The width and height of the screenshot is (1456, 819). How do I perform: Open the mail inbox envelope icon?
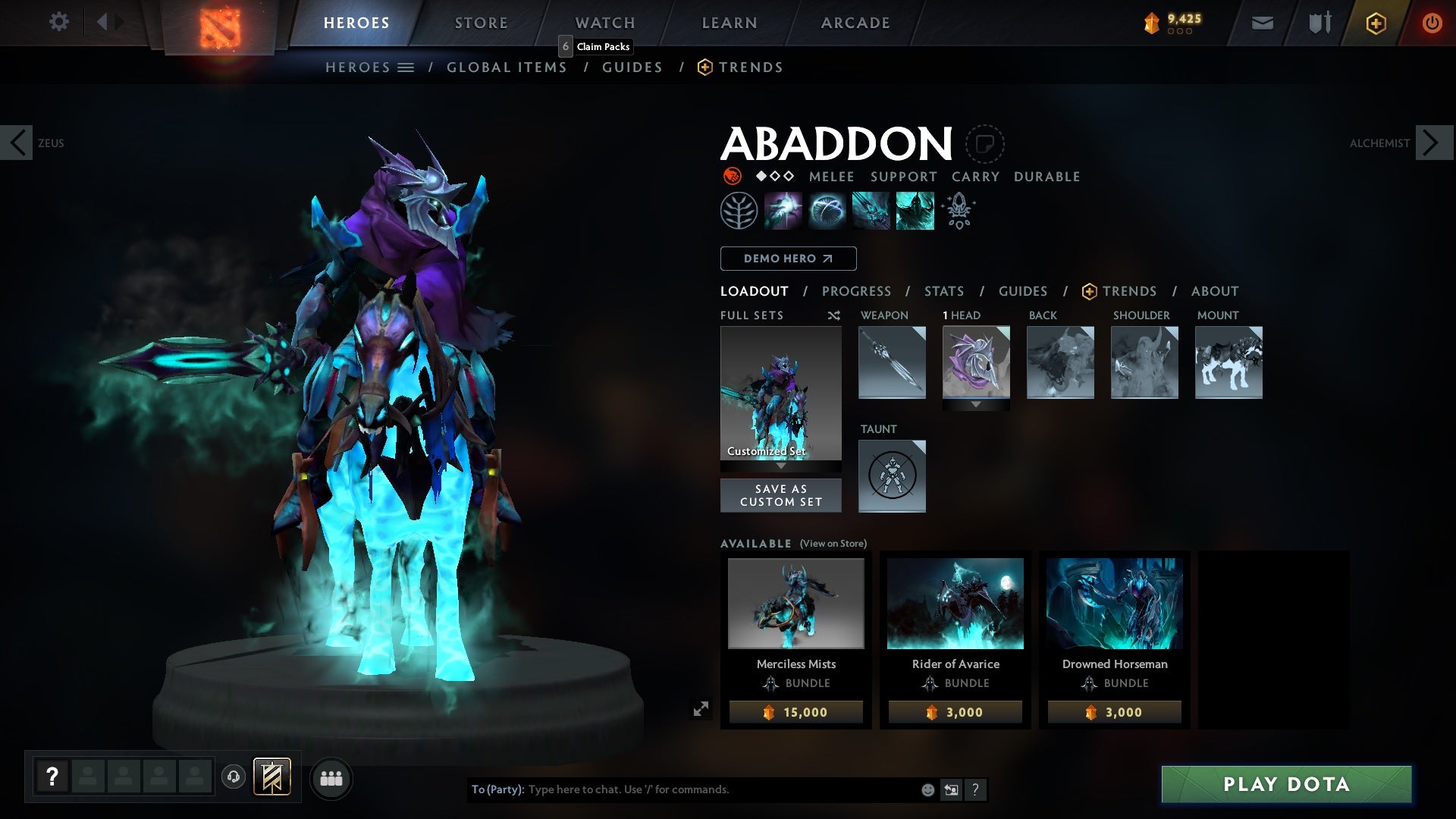pyautogui.click(x=1261, y=23)
